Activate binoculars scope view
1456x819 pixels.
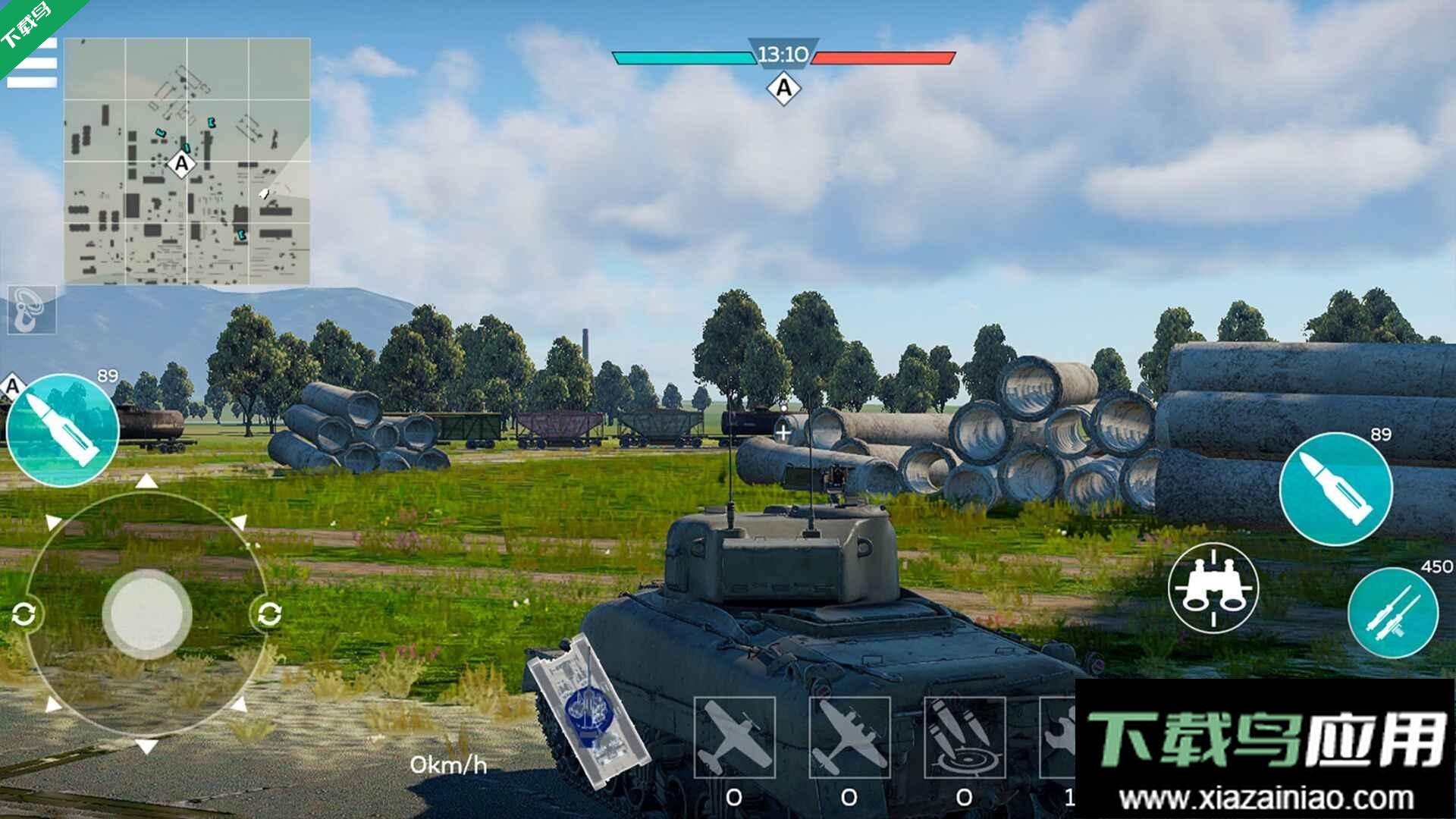1213,588
